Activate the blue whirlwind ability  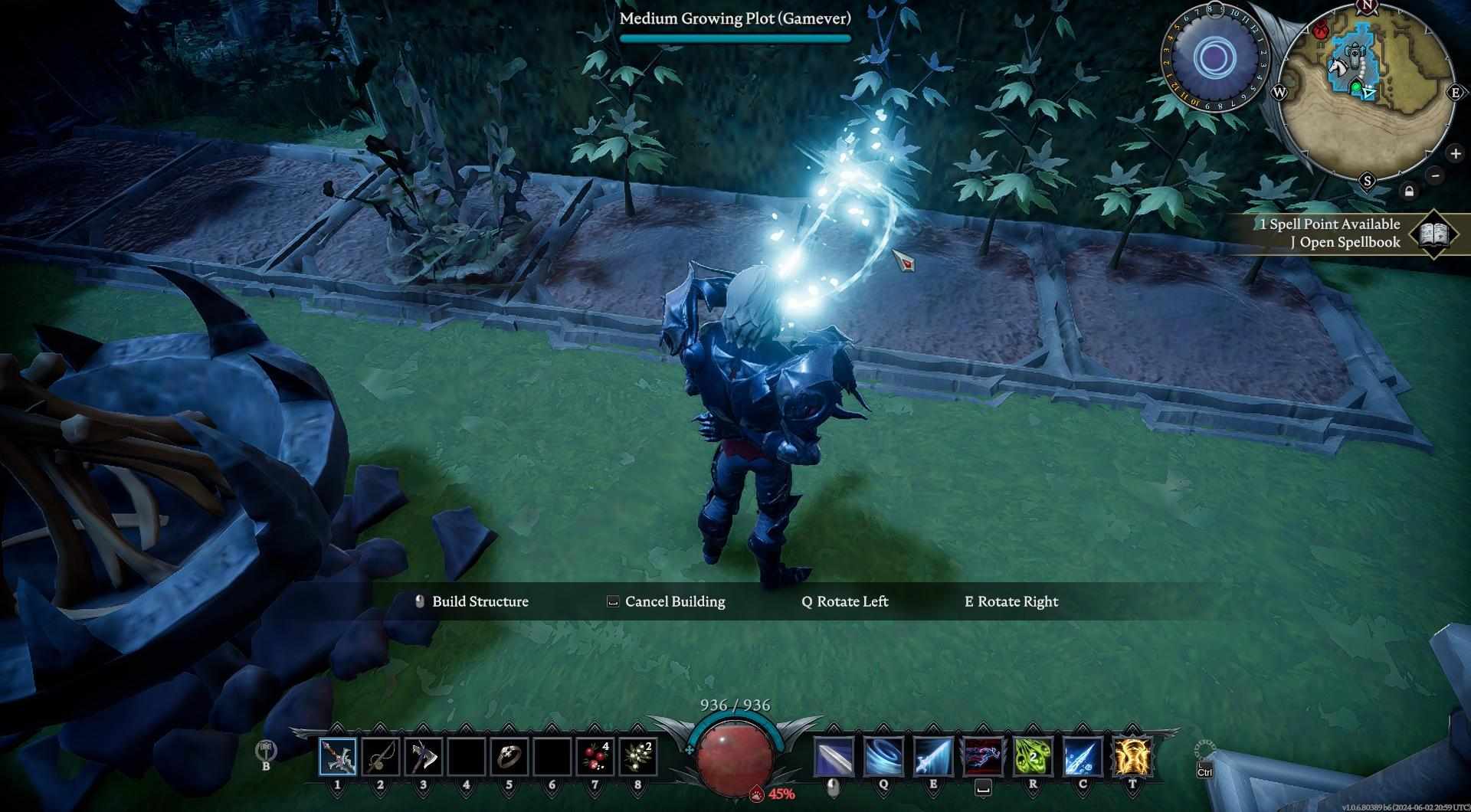pos(883,757)
